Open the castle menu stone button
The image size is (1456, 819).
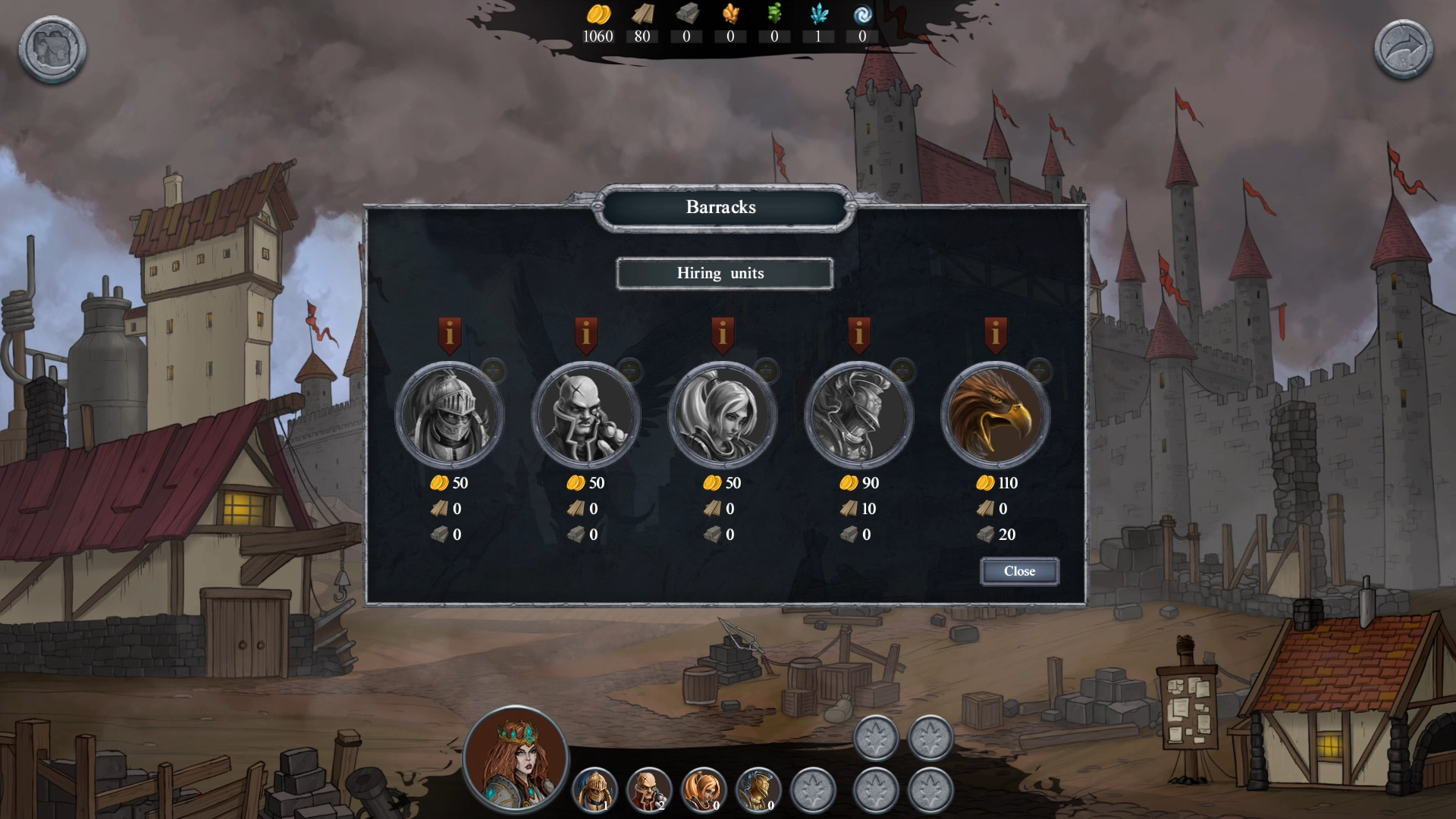pos(52,49)
